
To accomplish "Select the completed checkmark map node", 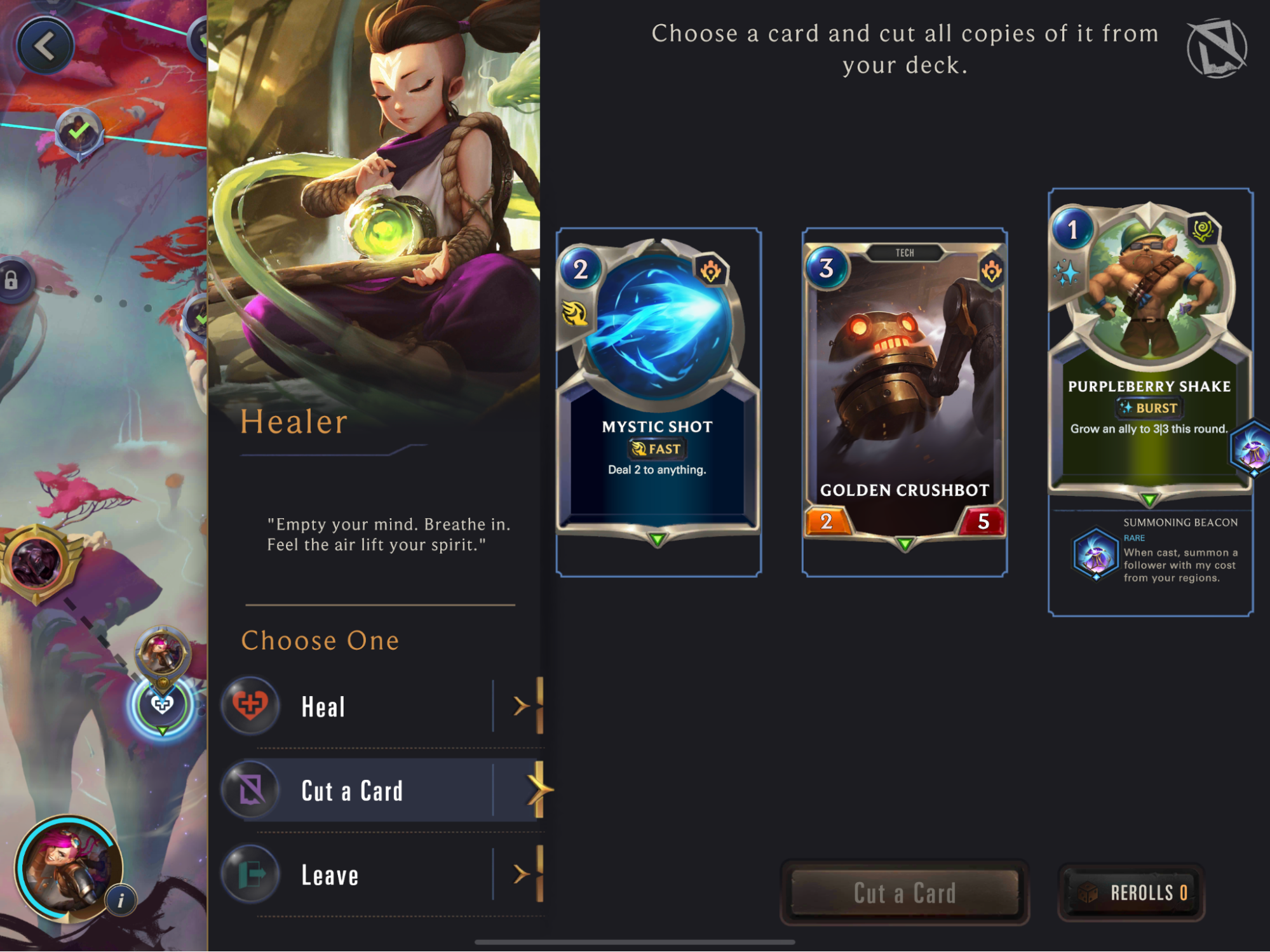I will (79, 132).
